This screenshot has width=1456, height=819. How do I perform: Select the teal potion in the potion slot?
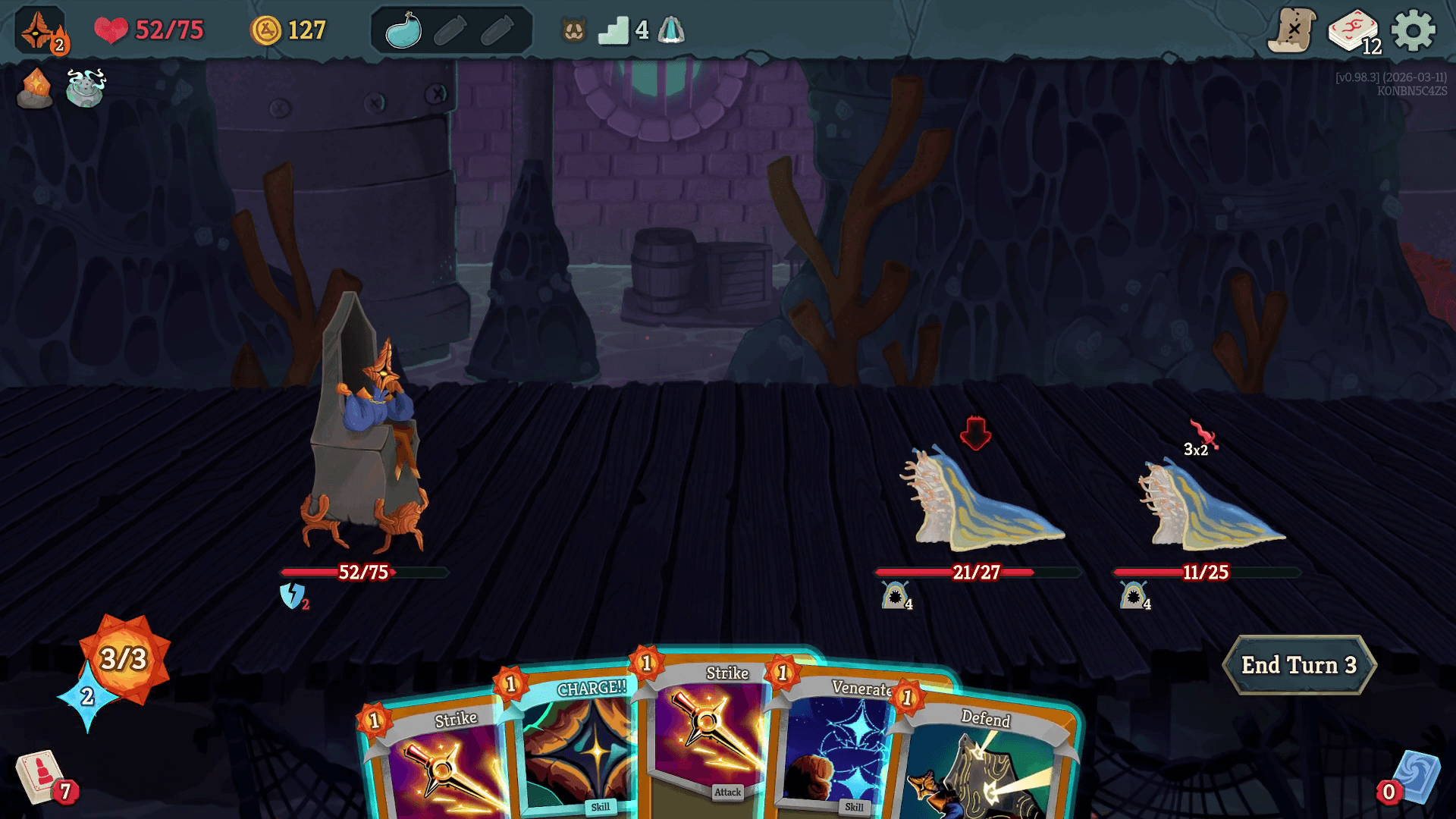(x=403, y=31)
